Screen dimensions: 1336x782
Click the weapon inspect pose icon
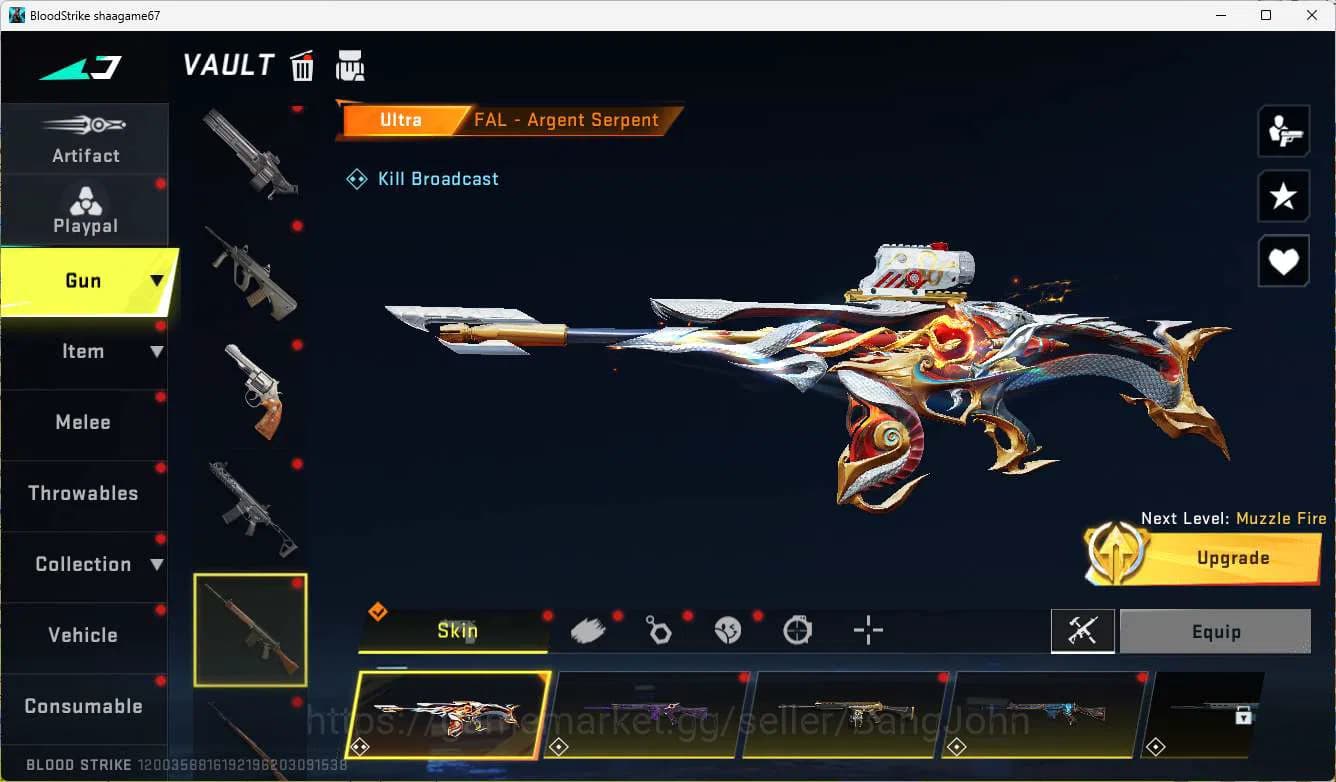(x=1283, y=130)
